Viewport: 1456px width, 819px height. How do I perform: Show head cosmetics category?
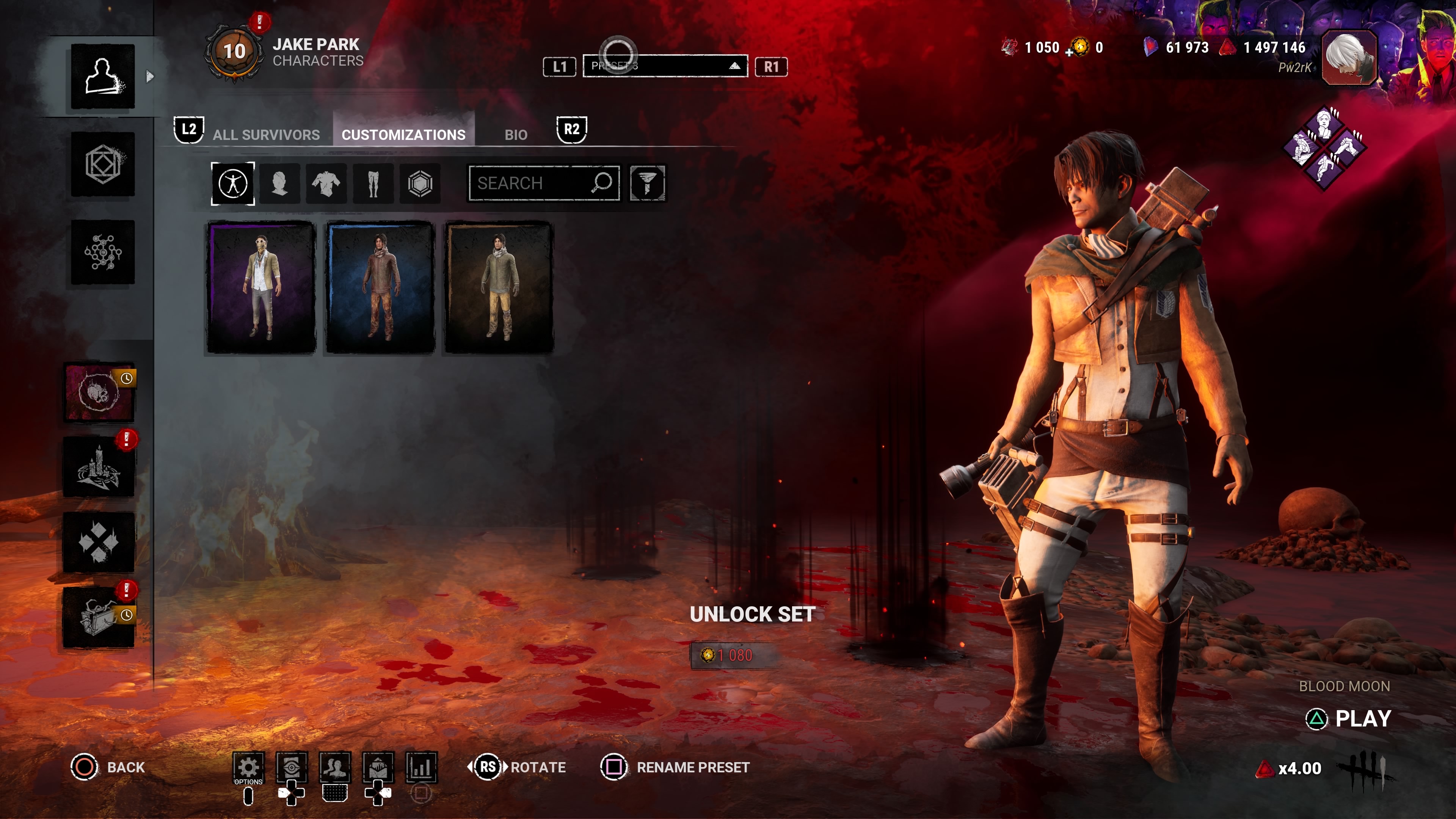point(280,183)
